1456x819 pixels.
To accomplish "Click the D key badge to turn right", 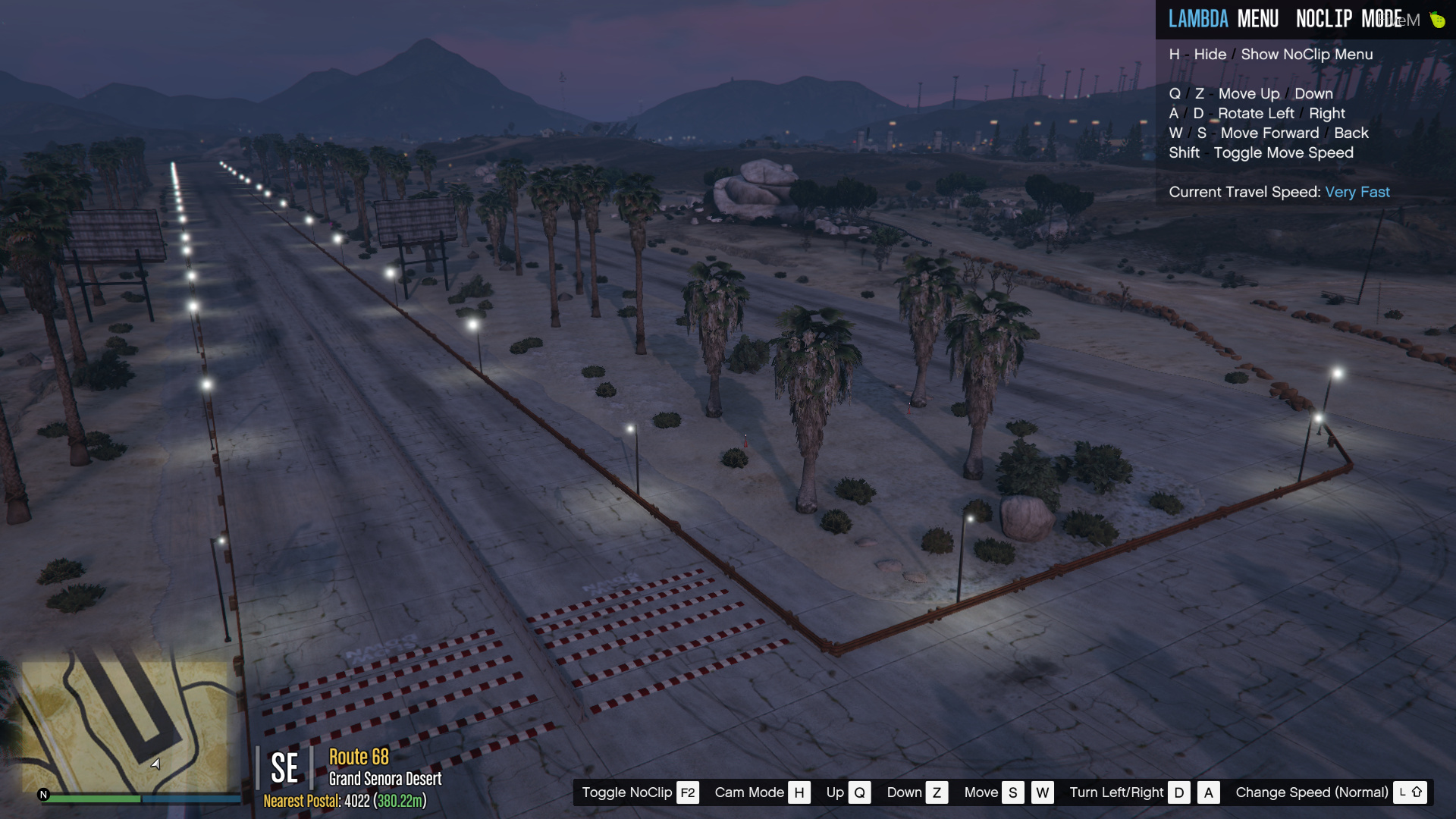I will point(1180,792).
